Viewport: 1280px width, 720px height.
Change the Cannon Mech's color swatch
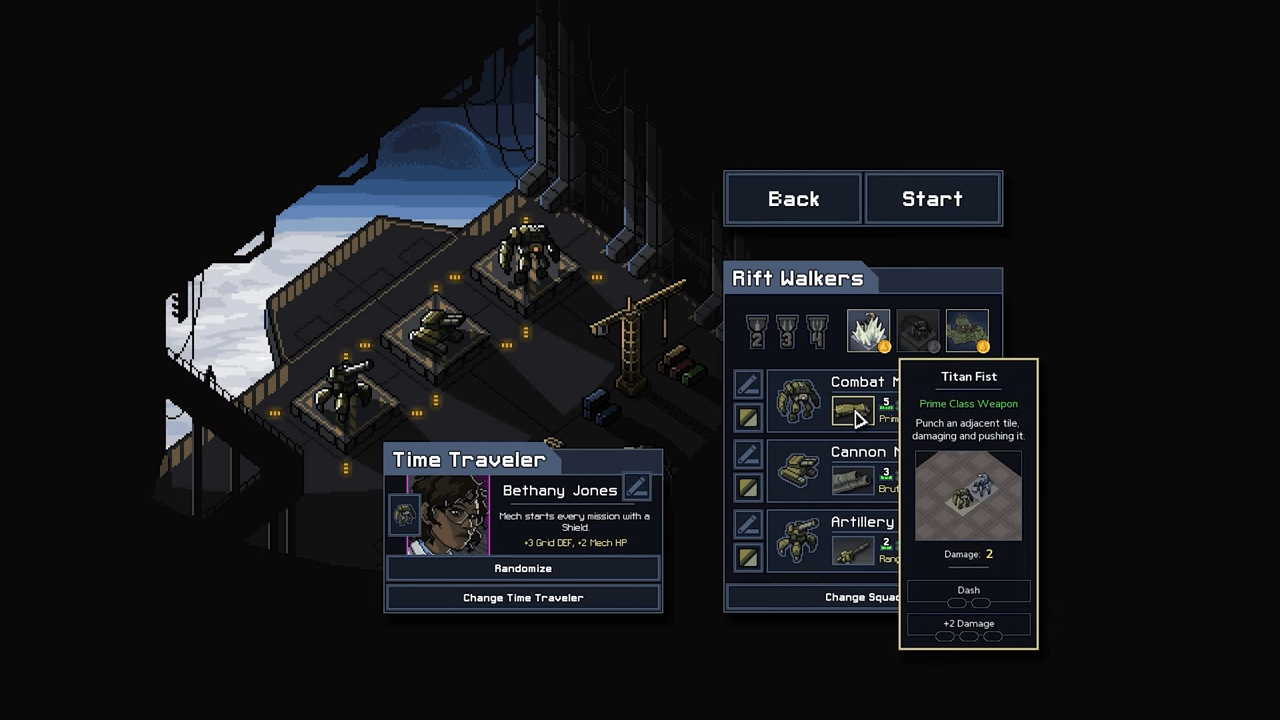[748, 487]
